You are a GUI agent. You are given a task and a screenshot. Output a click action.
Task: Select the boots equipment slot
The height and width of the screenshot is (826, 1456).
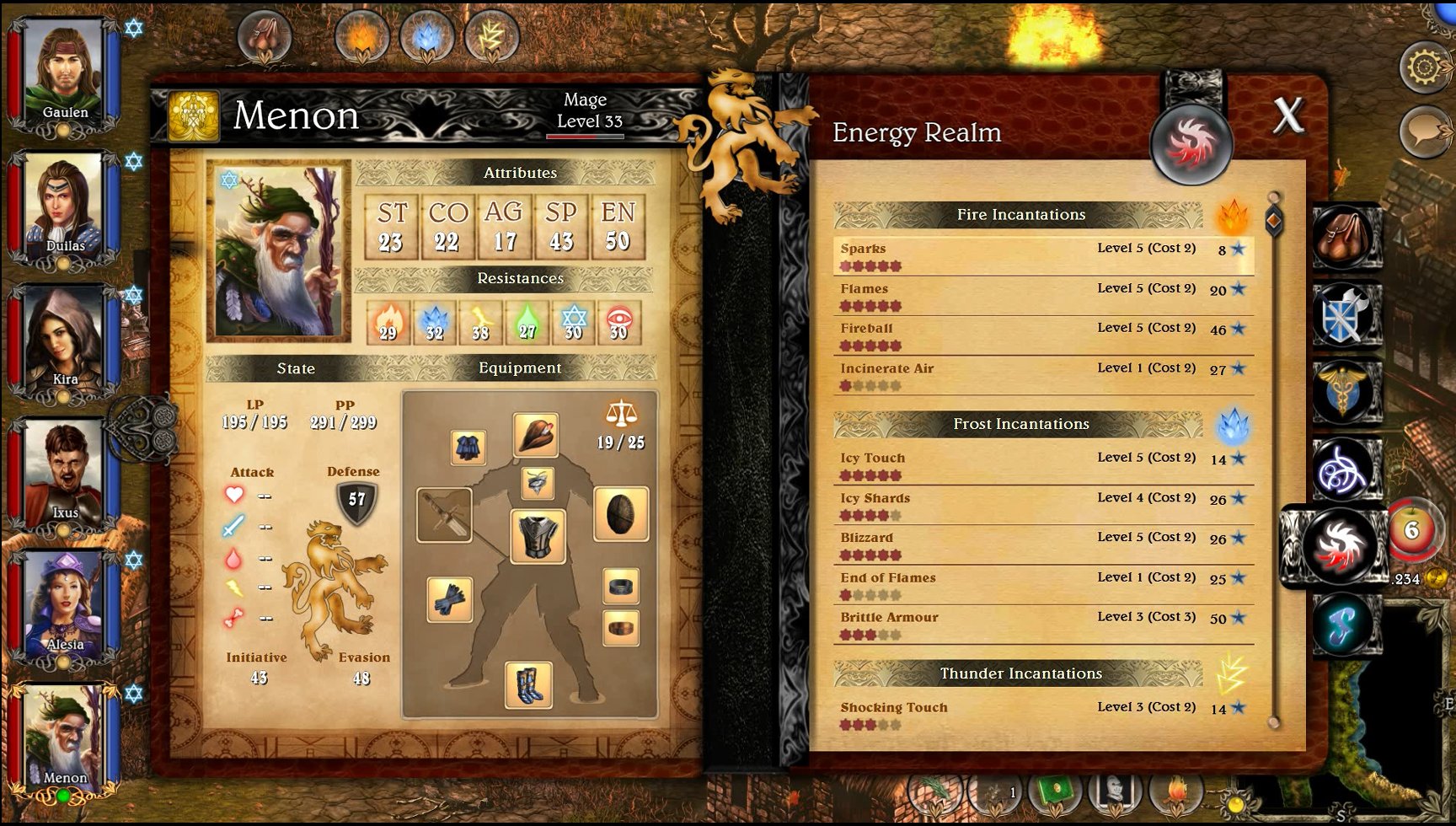tap(528, 684)
